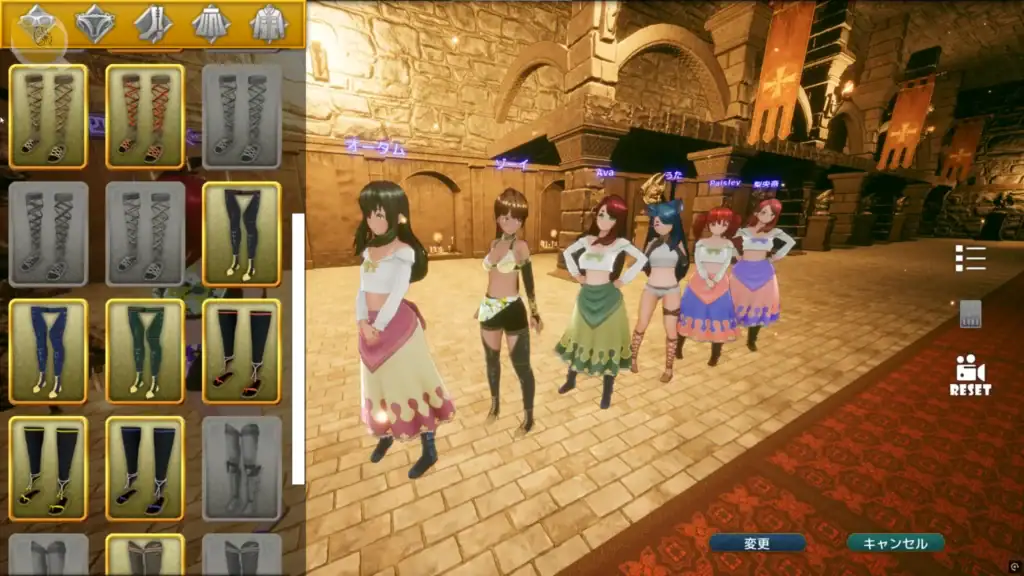1024x576 pixels.
Task: Choose the orange-laced gladiator sandals
Action: click(x=145, y=117)
